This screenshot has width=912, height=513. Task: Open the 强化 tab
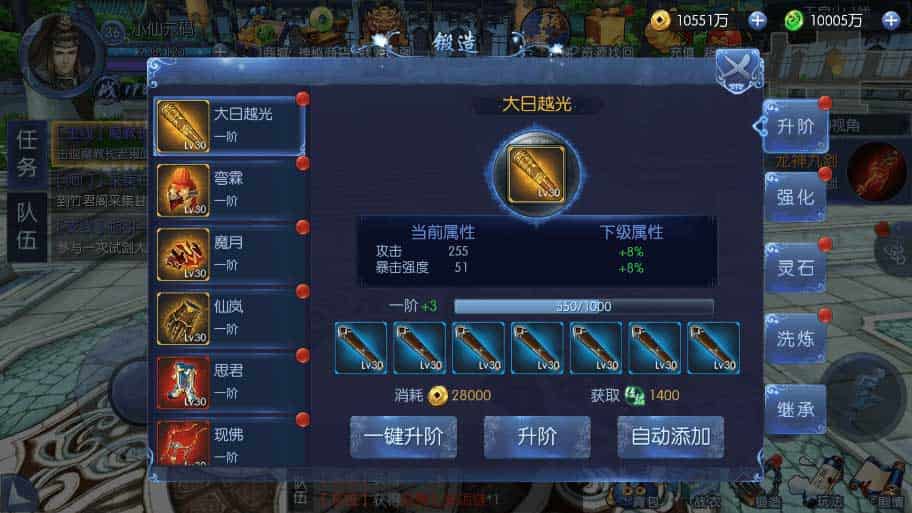pos(795,197)
